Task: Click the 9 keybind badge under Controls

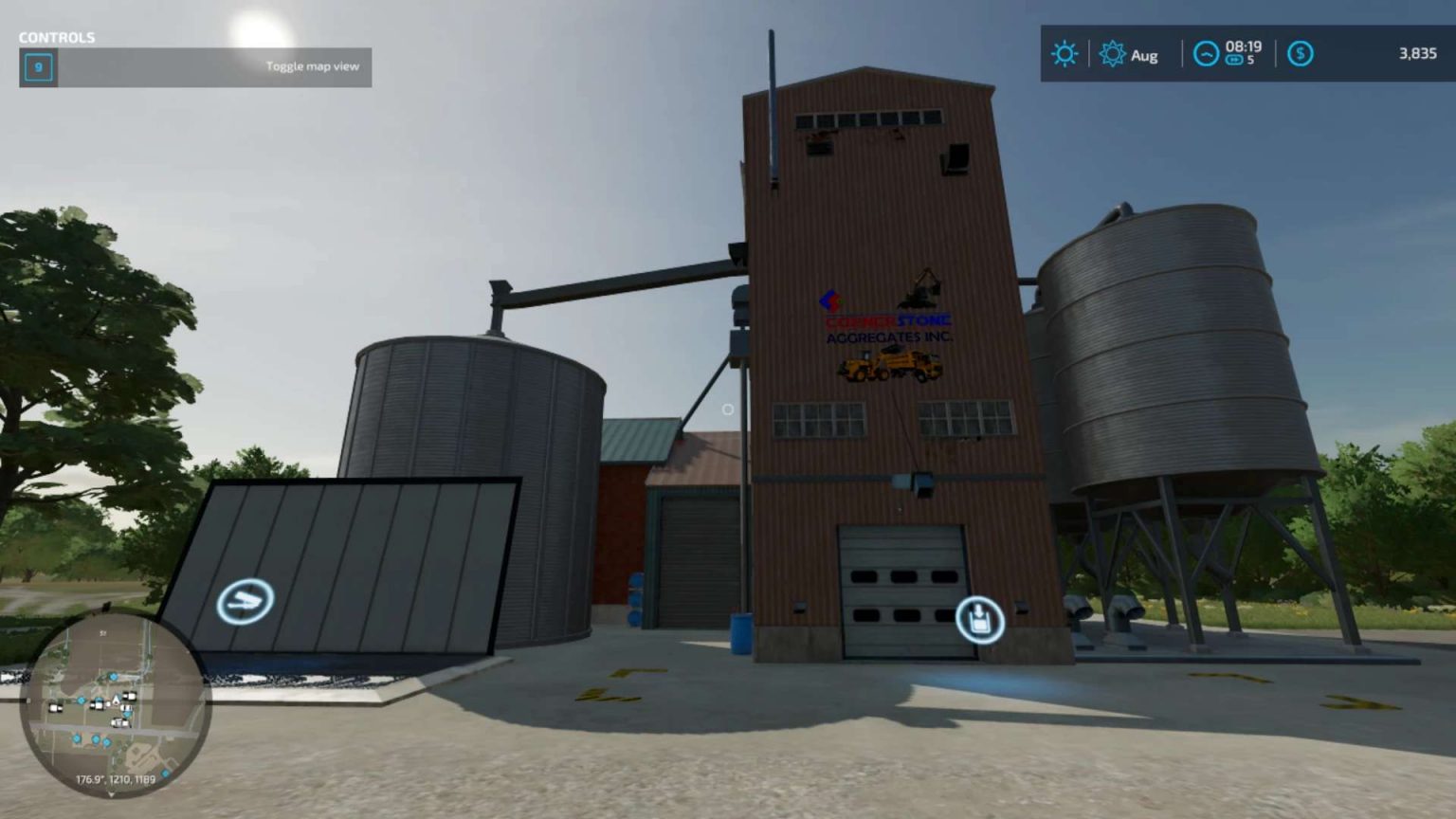Action: coord(38,67)
